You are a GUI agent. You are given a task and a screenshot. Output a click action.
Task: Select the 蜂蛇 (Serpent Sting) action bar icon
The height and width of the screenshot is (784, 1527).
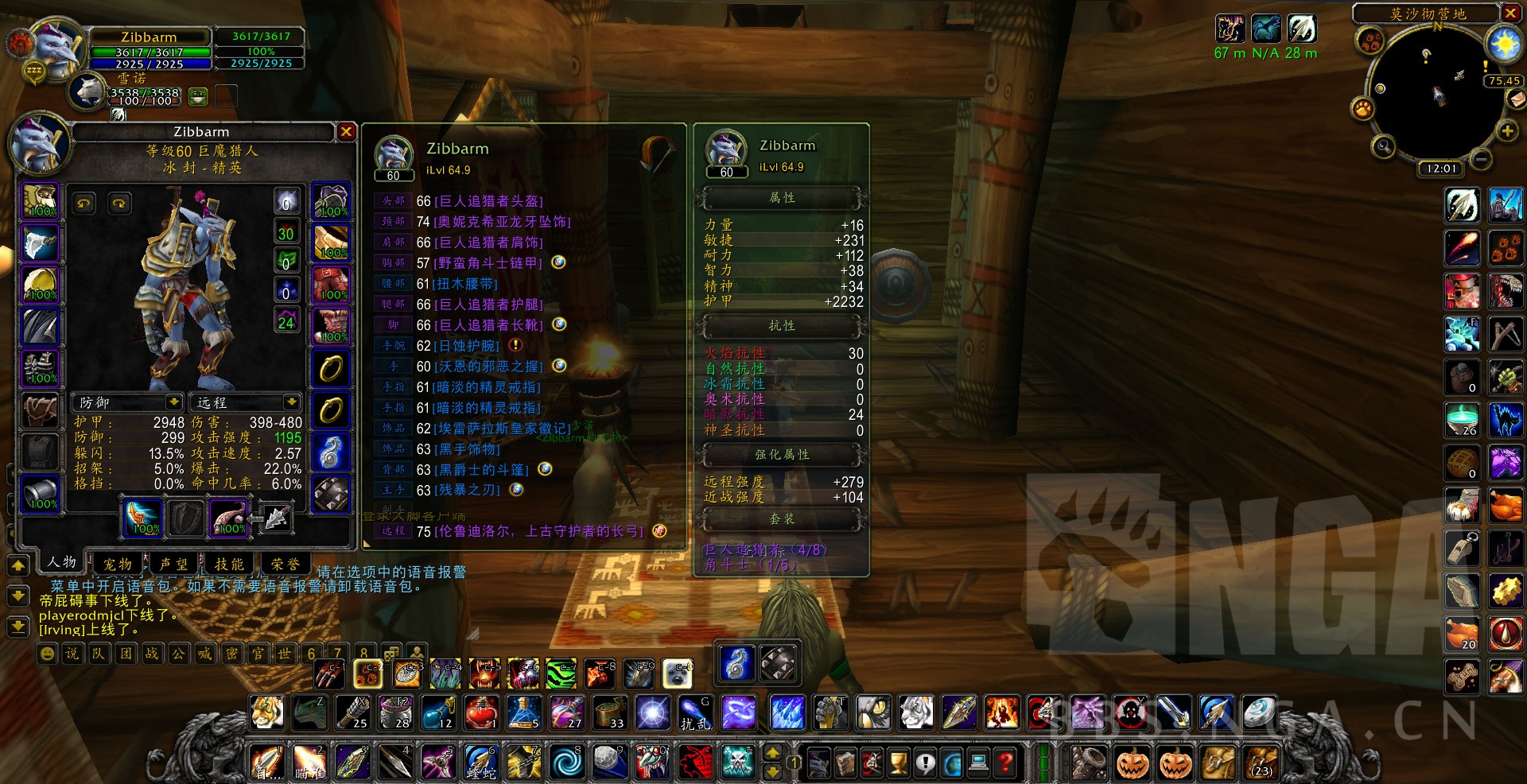[x=482, y=762]
